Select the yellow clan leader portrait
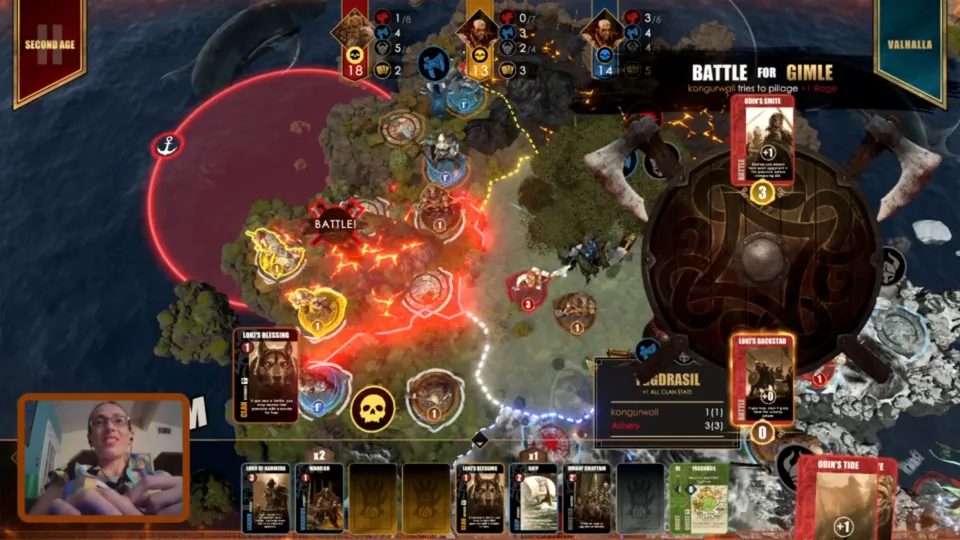Viewport: 960px width, 540px height. tap(479, 28)
